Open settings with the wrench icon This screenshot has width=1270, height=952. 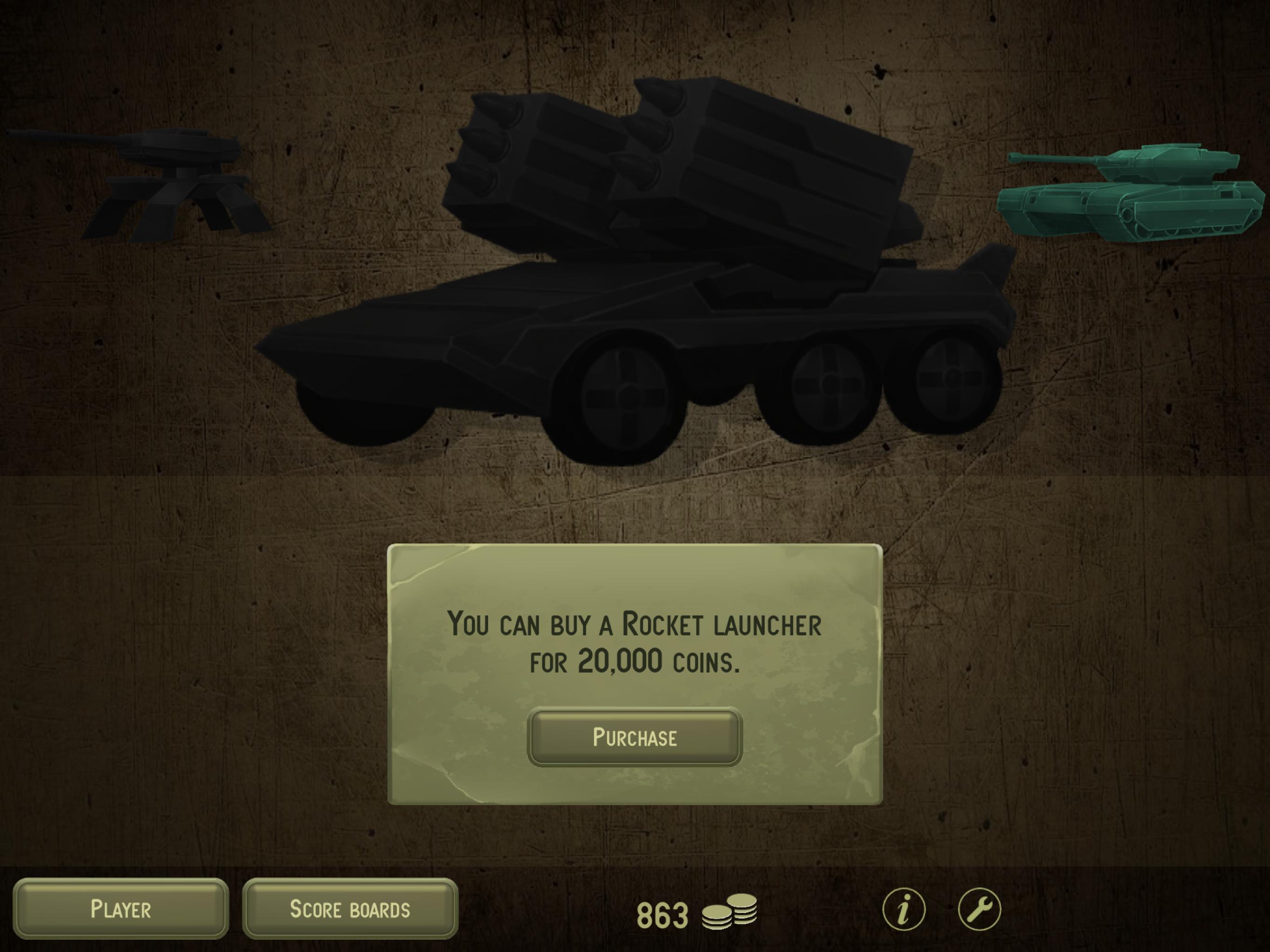979,909
